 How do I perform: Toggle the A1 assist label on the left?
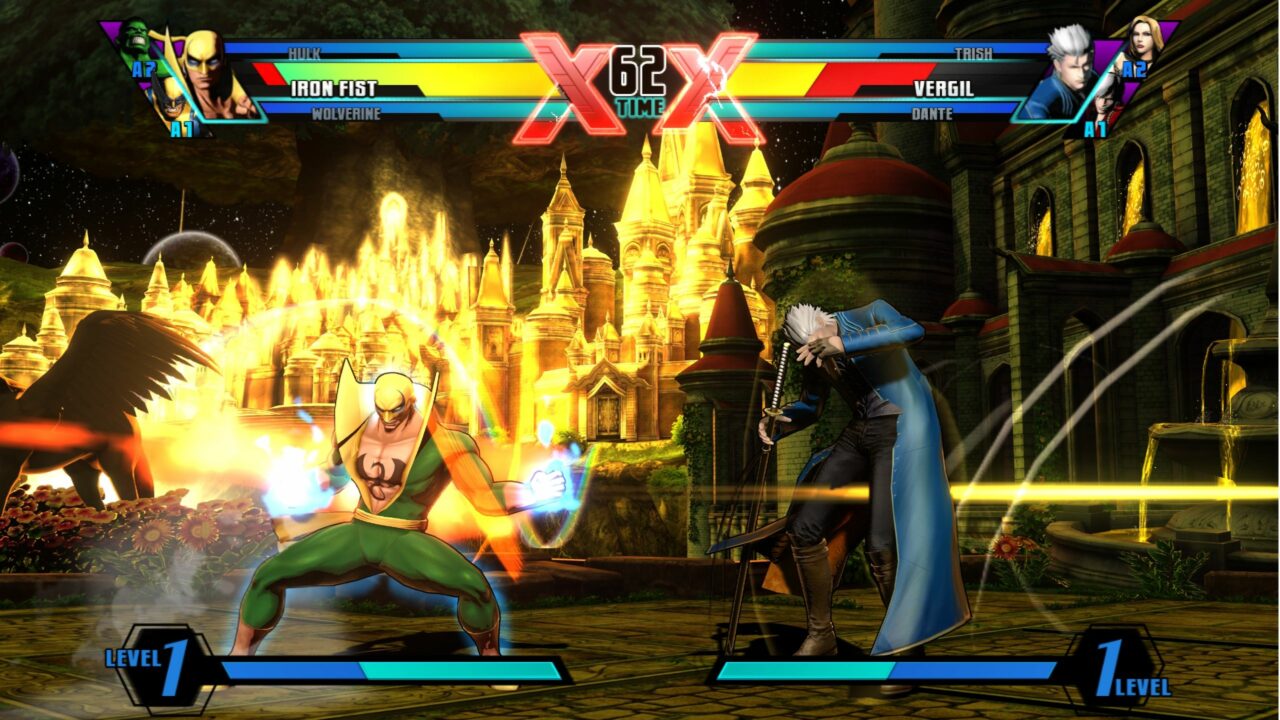(x=183, y=128)
